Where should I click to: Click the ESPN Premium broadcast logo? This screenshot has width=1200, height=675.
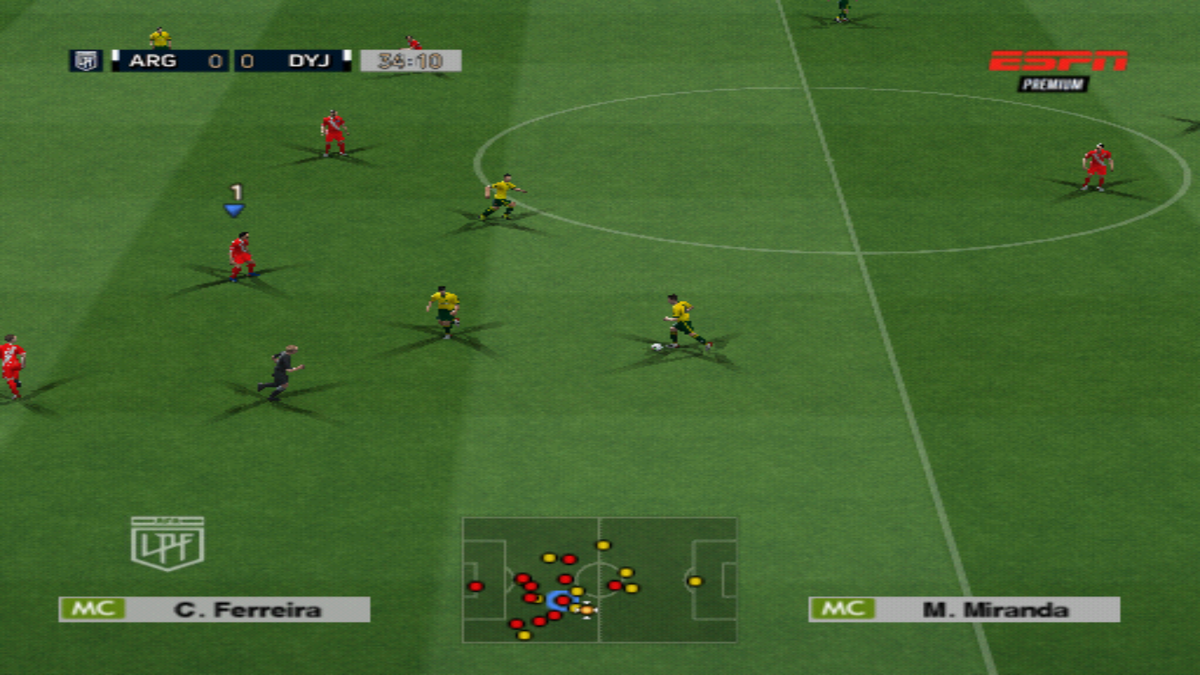tap(1057, 70)
